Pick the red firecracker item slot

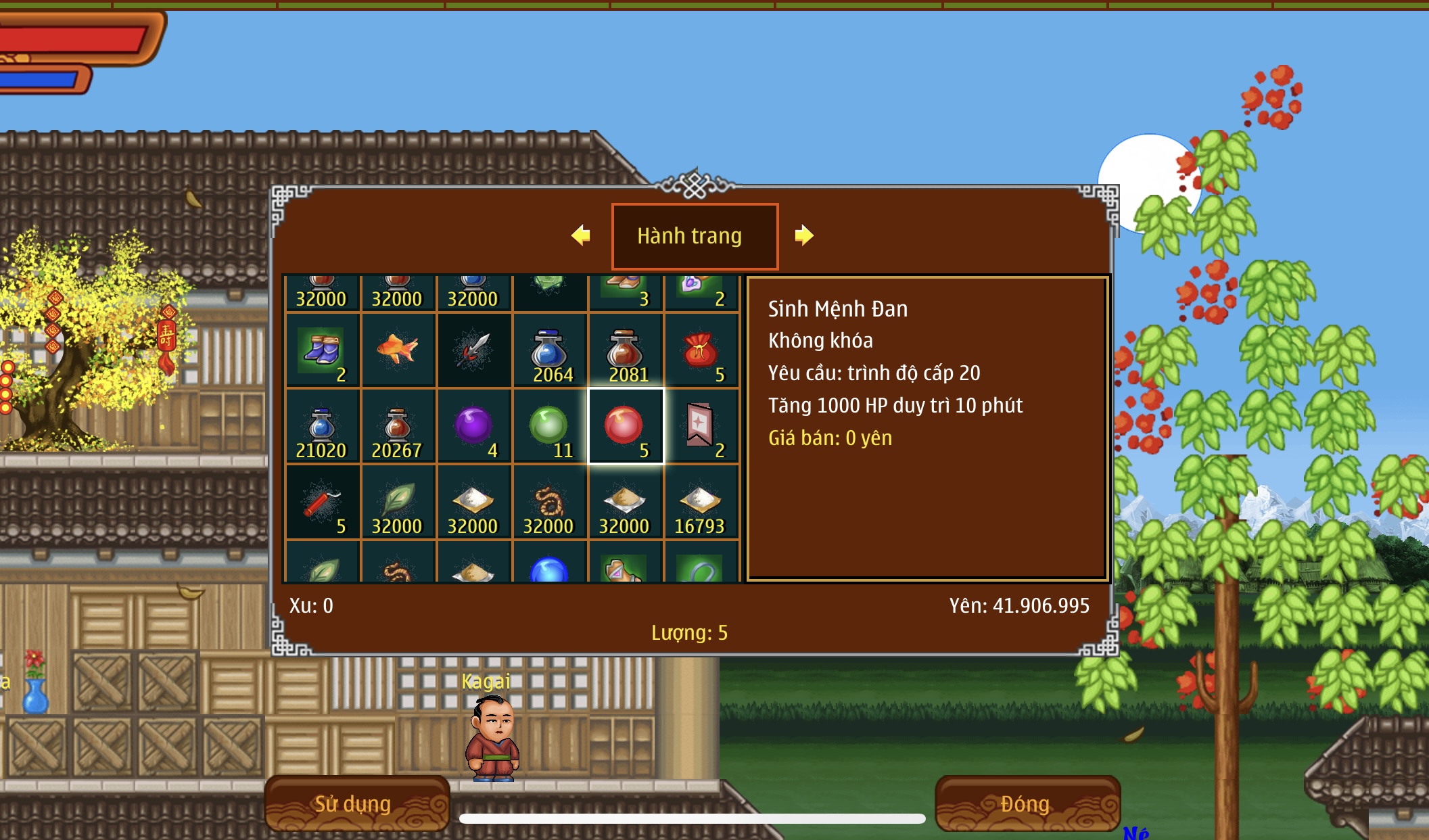tap(323, 503)
